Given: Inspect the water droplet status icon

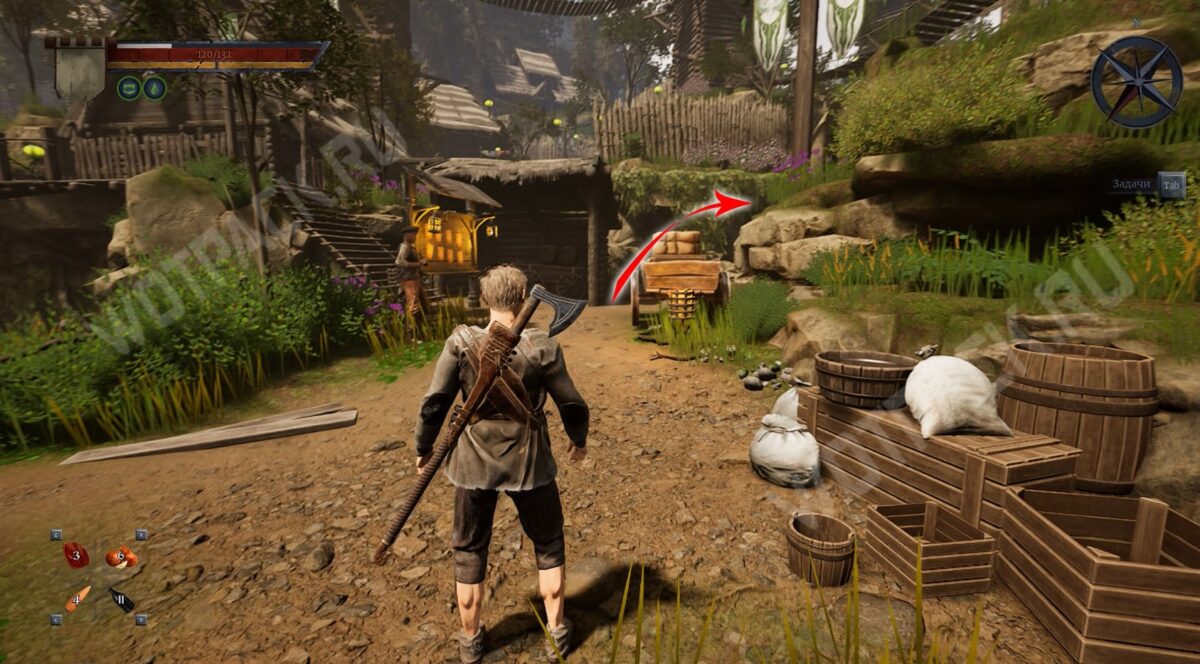Looking at the screenshot, I should click(155, 88).
